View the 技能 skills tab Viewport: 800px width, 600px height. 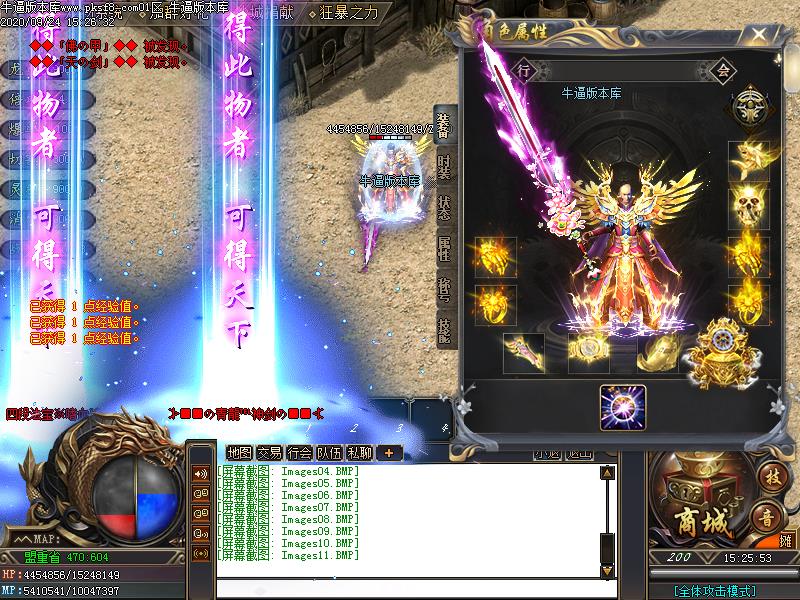(x=444, y=331)
